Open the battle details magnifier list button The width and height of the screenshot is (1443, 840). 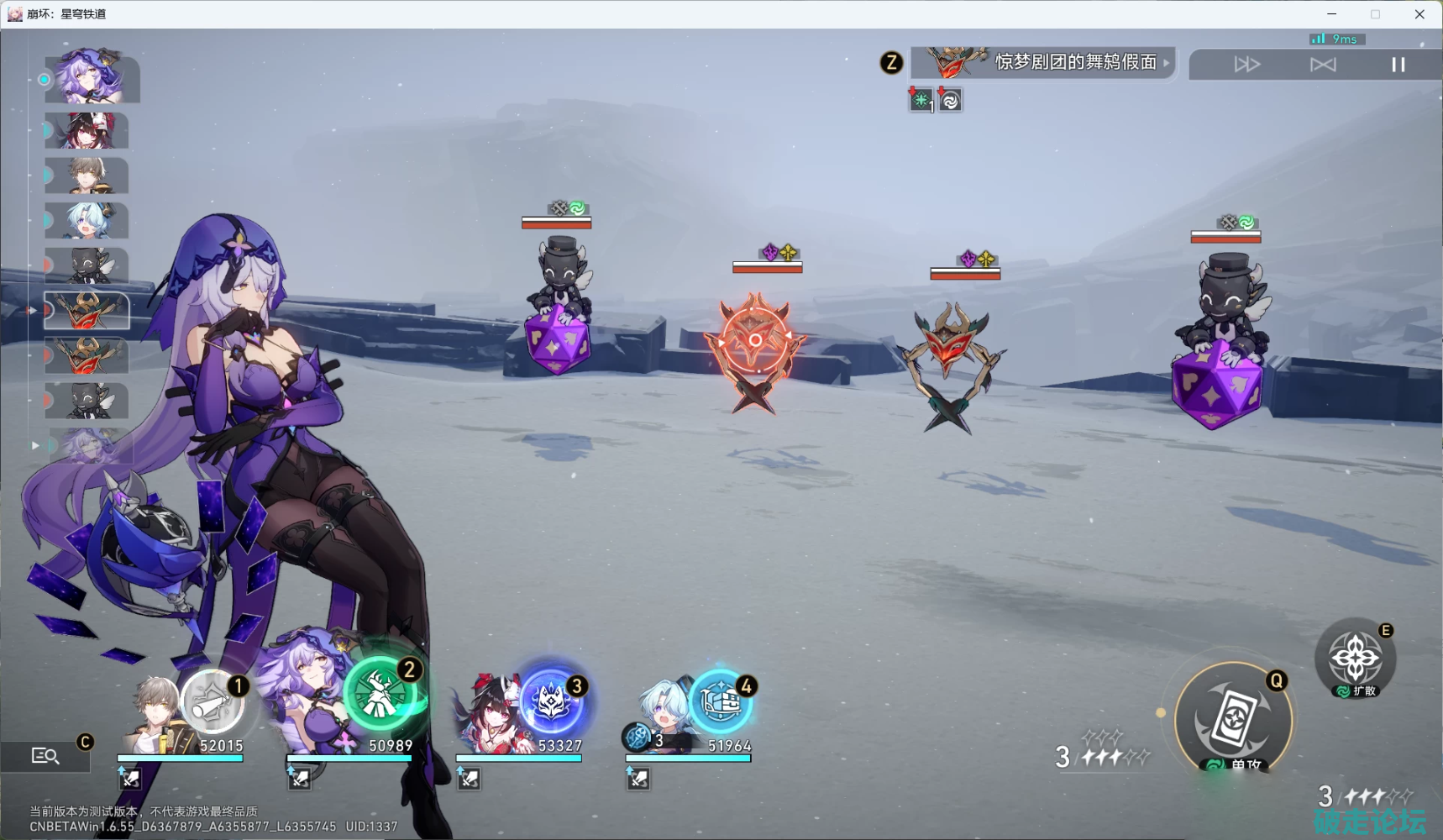coord(45,756)
